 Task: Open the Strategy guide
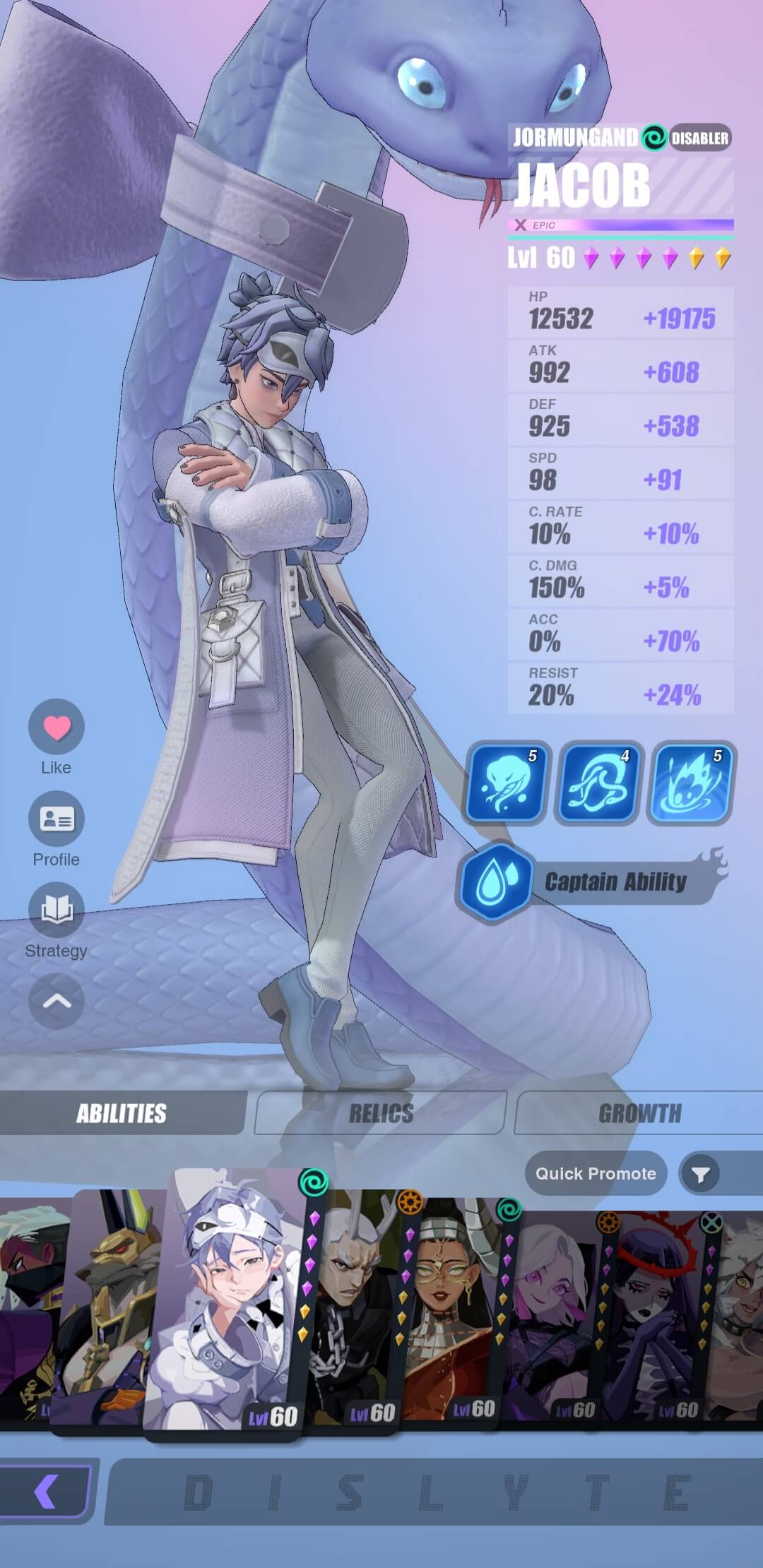click(57, 910)
